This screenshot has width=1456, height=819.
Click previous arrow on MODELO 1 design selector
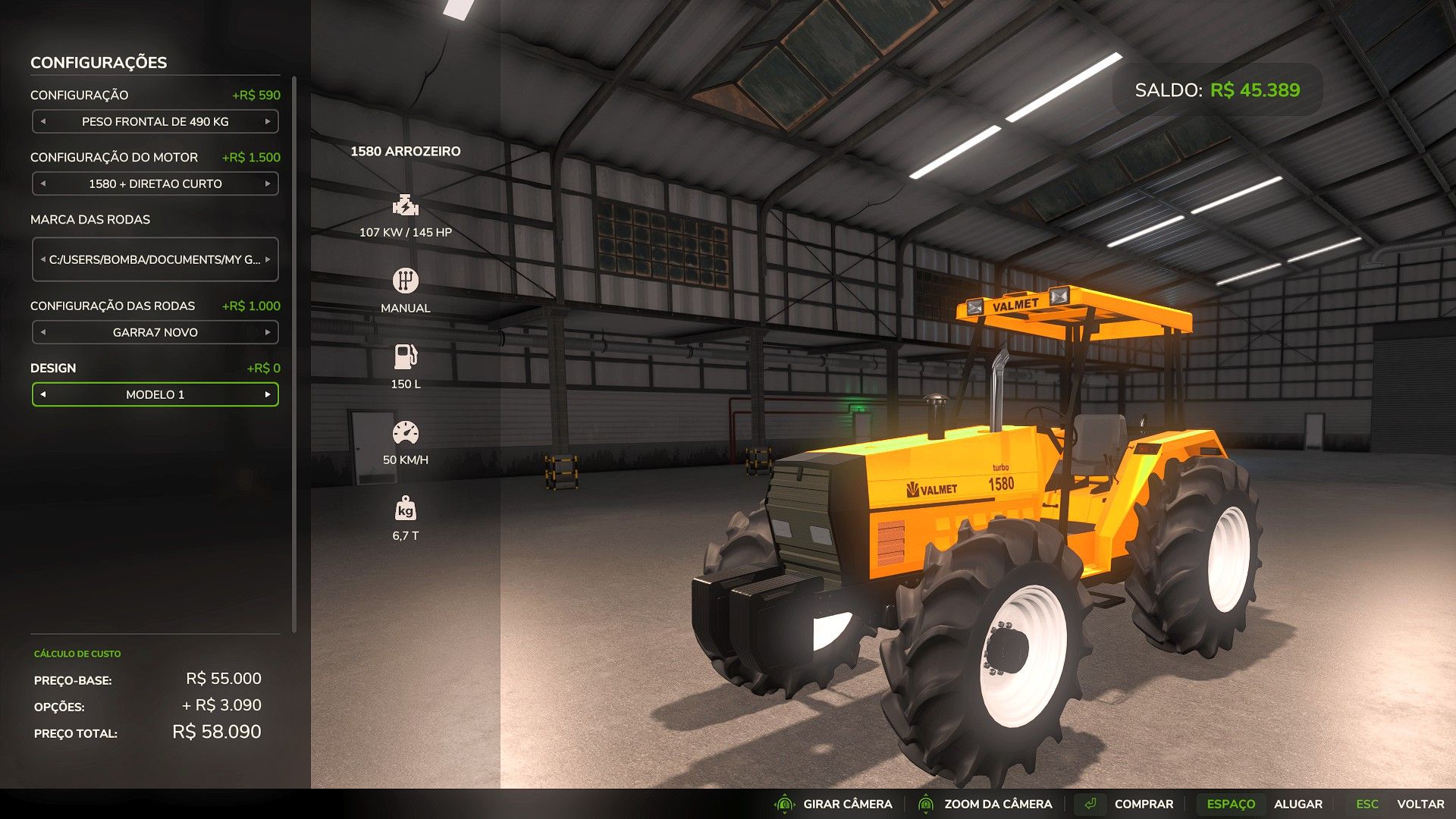pos(44,394)
